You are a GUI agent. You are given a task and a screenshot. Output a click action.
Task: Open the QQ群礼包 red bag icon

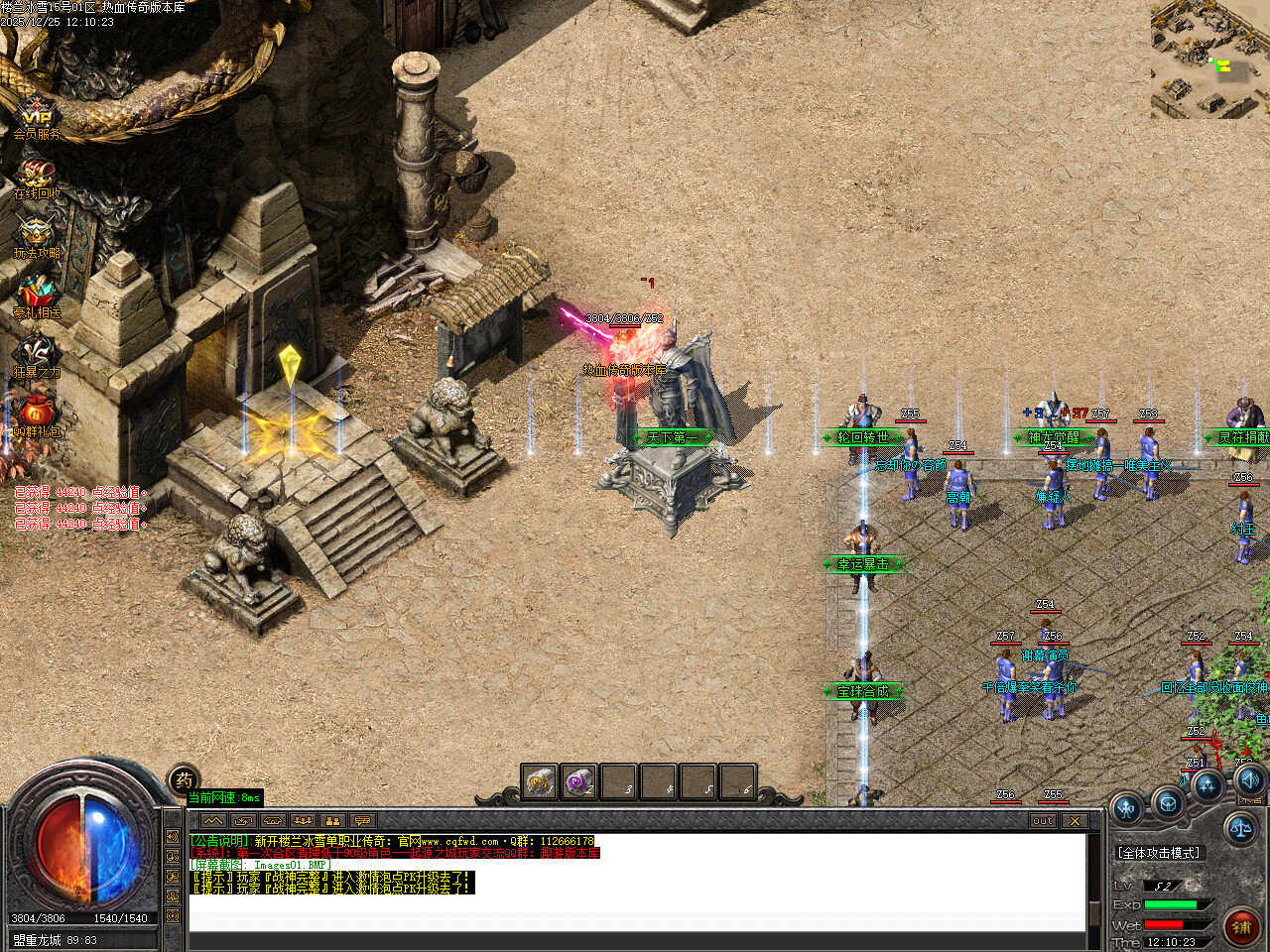[x=37, y=415]
